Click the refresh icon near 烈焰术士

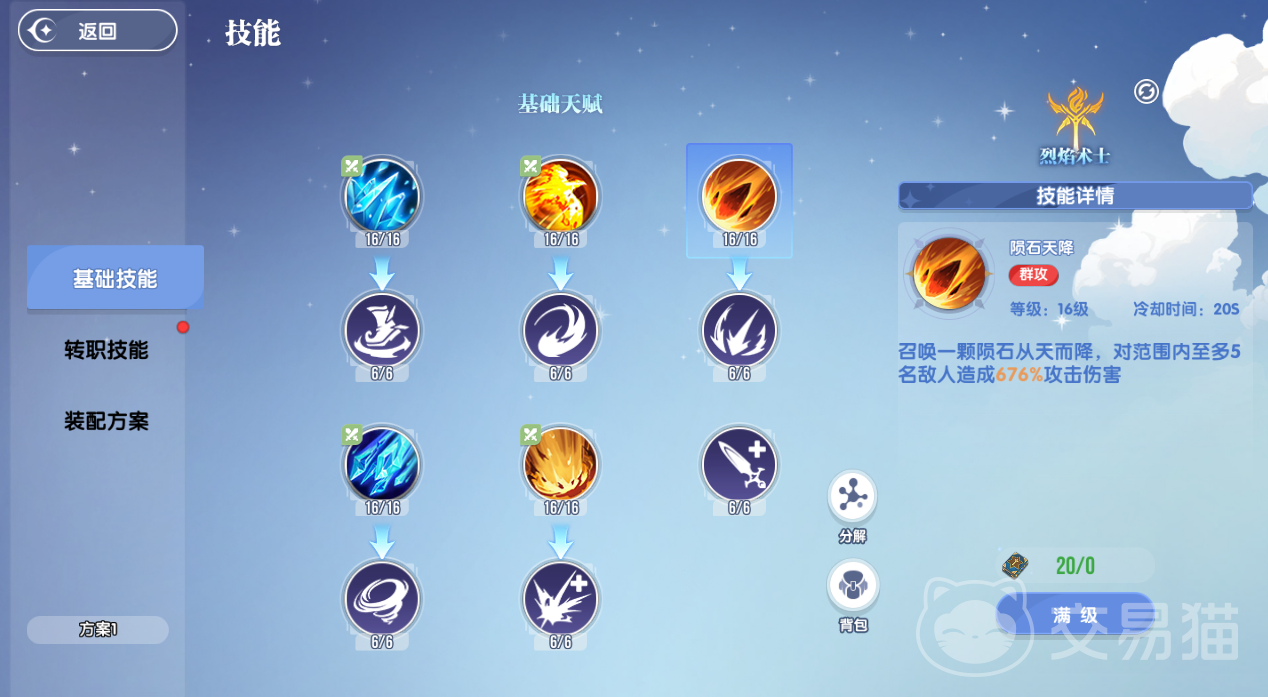coord(1146,92)
